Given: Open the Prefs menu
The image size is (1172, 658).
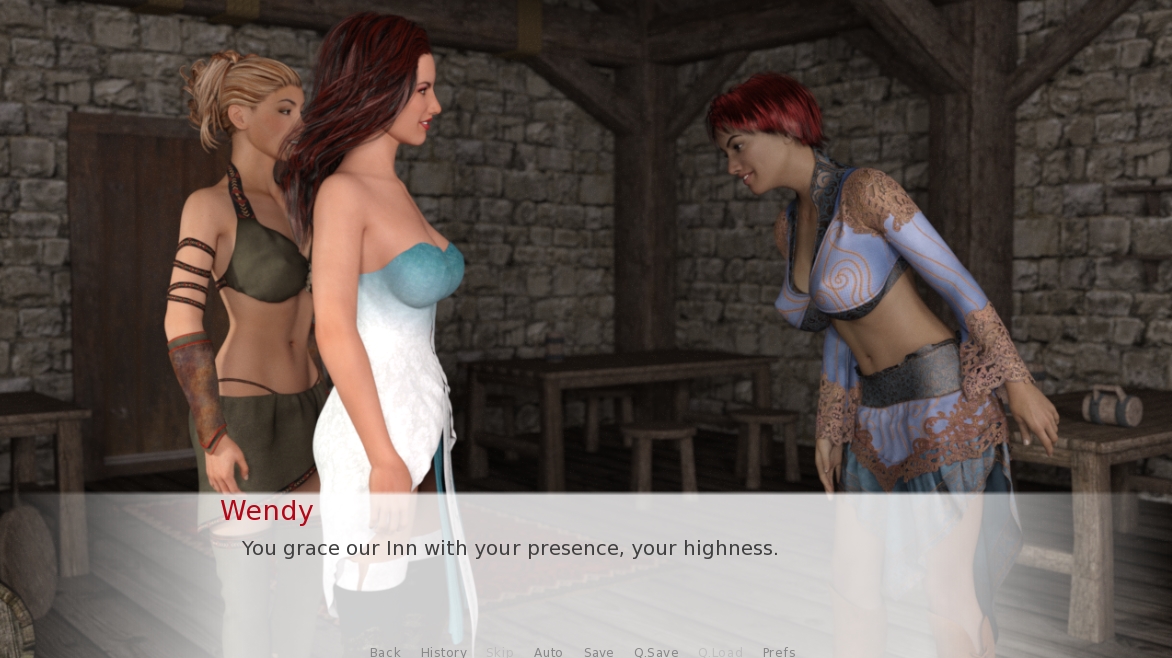Looking at the screenshot, I should tap(779, 652).
